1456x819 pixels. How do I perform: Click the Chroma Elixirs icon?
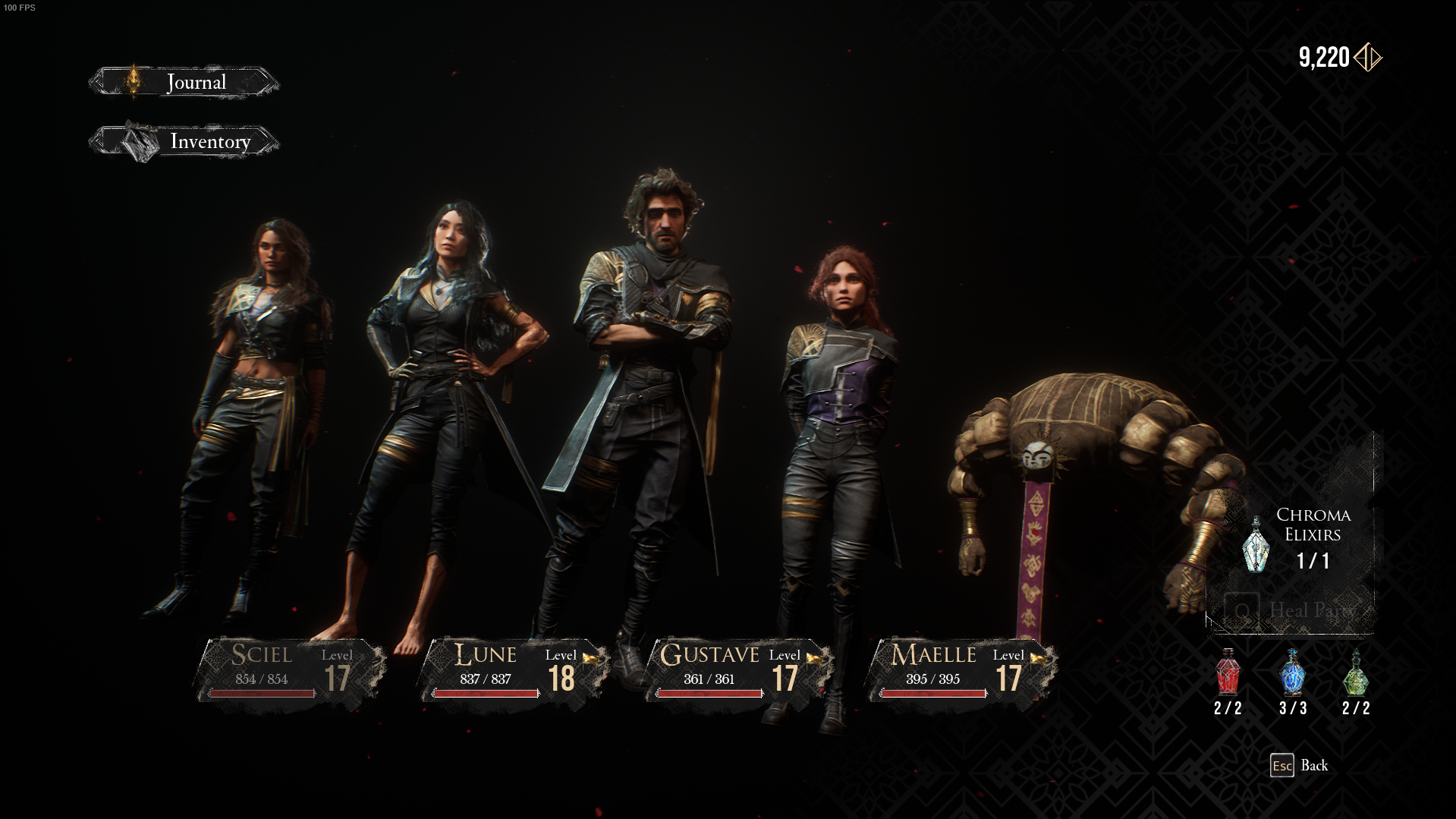[1256, 544]
